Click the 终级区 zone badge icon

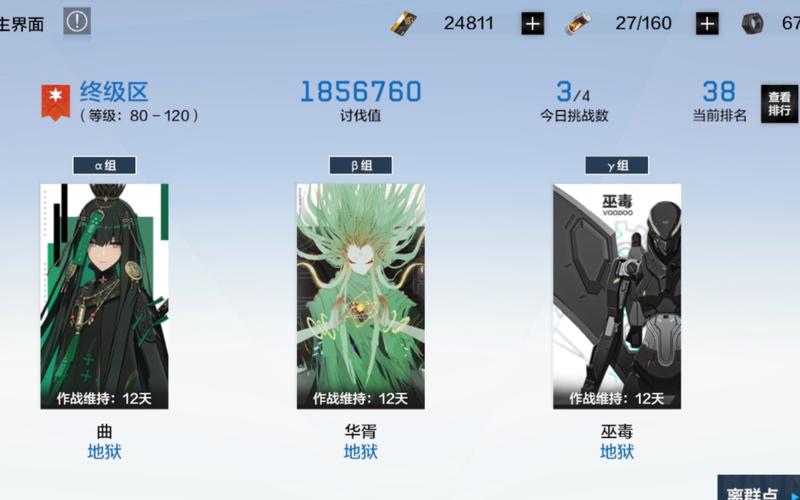pyautogui.click(x=55, y=102)
